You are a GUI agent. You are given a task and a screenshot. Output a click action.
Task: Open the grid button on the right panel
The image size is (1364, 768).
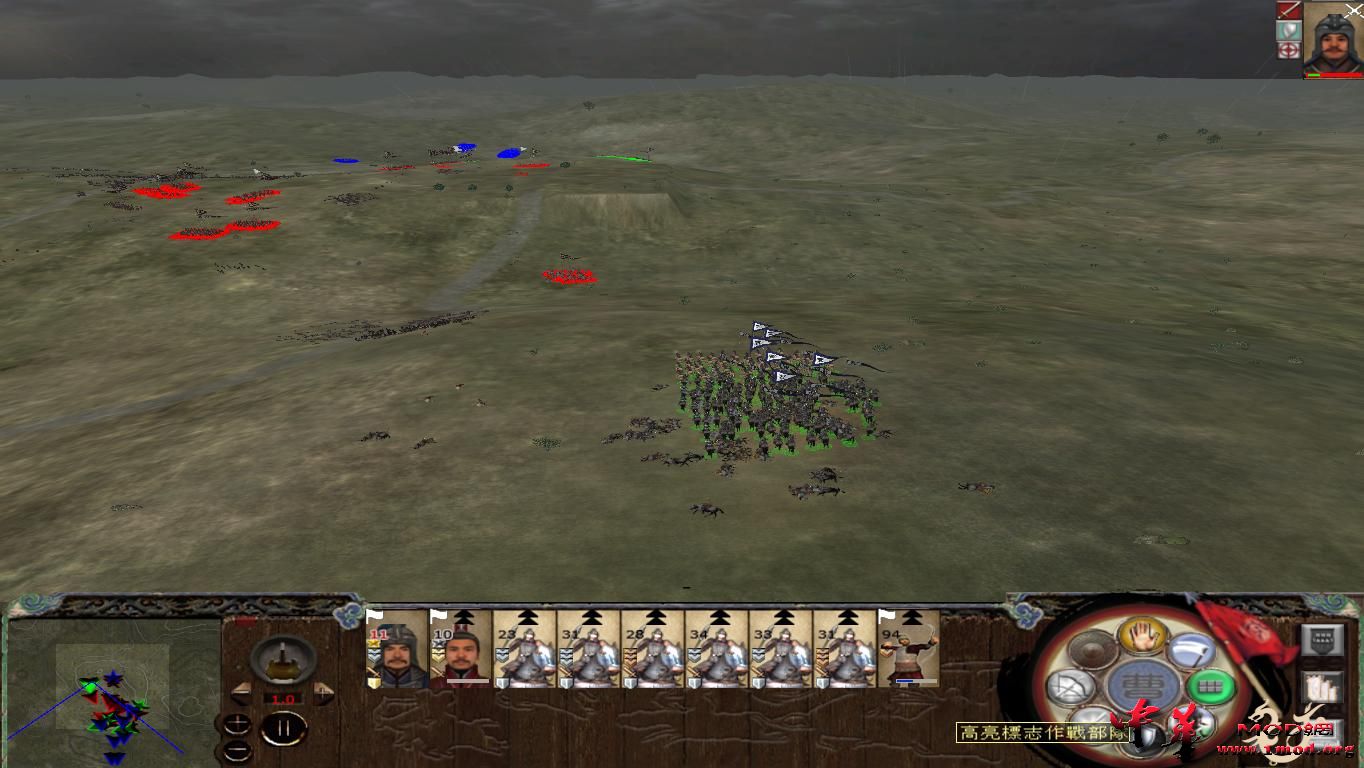(1320, 641)
